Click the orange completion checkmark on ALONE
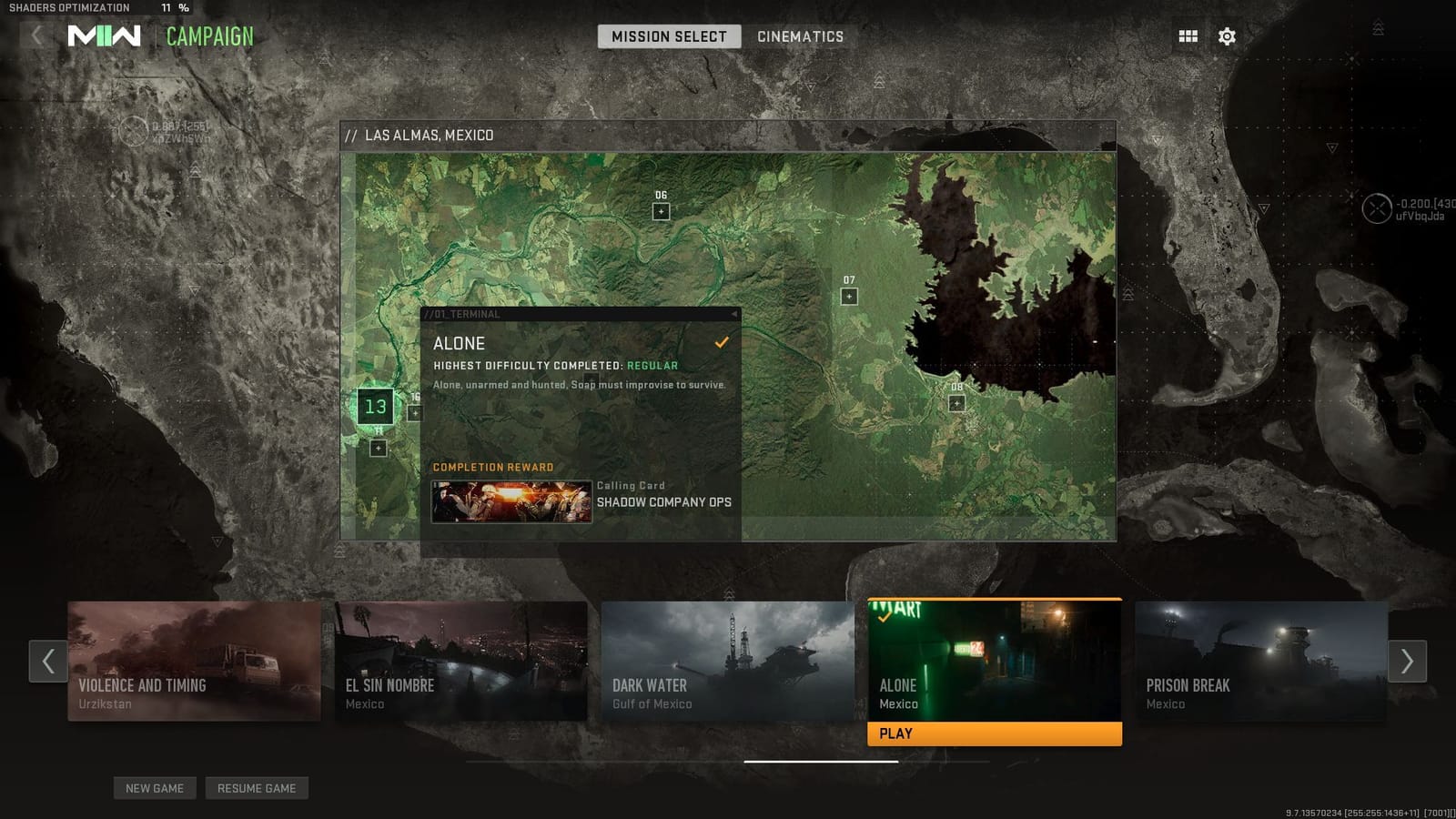The width and height of the screenshot is (1456, 819). [x=722, y=343]
